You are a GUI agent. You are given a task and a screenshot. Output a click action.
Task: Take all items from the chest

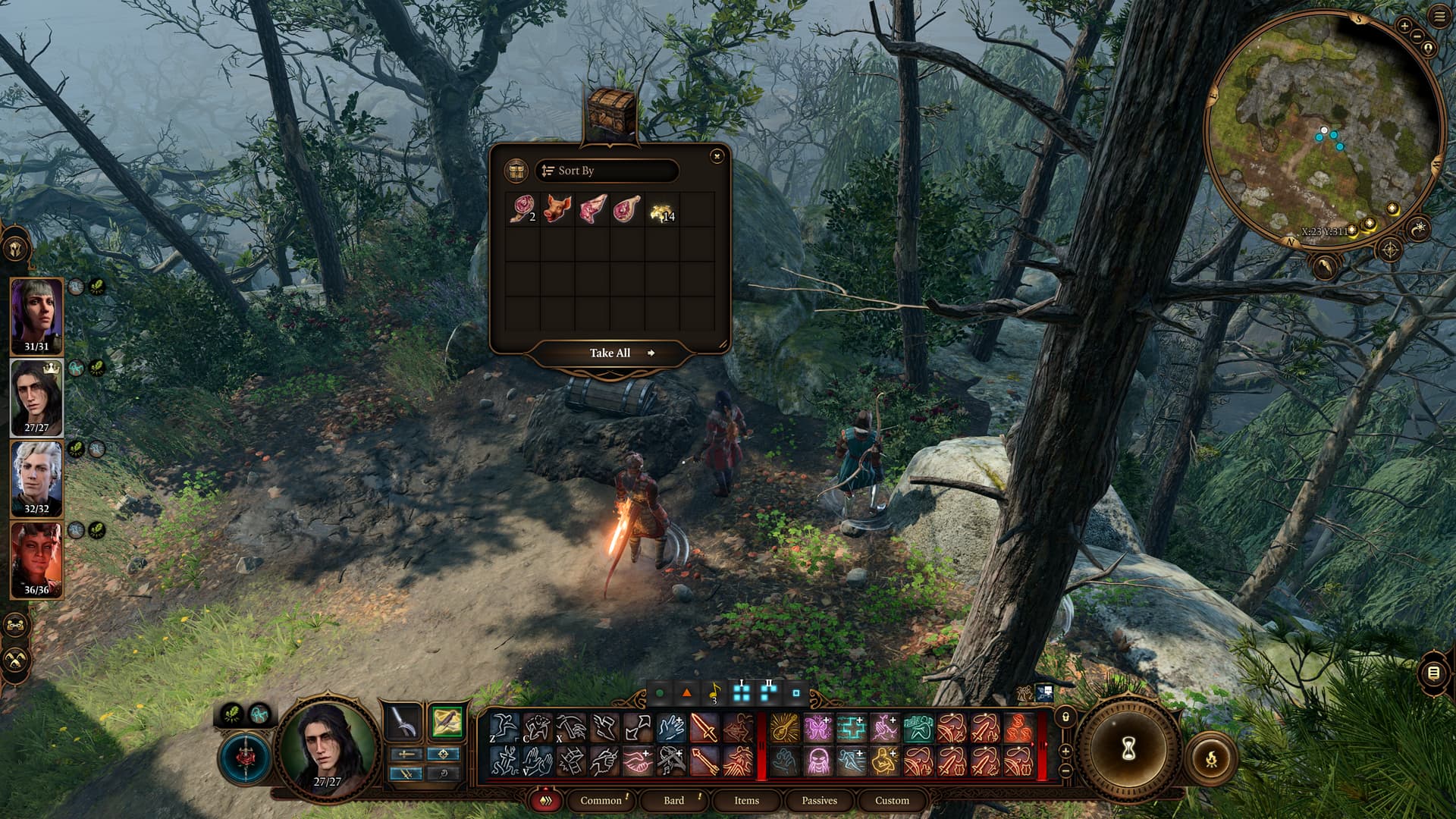pyautogui.click(x=611, y=353)
